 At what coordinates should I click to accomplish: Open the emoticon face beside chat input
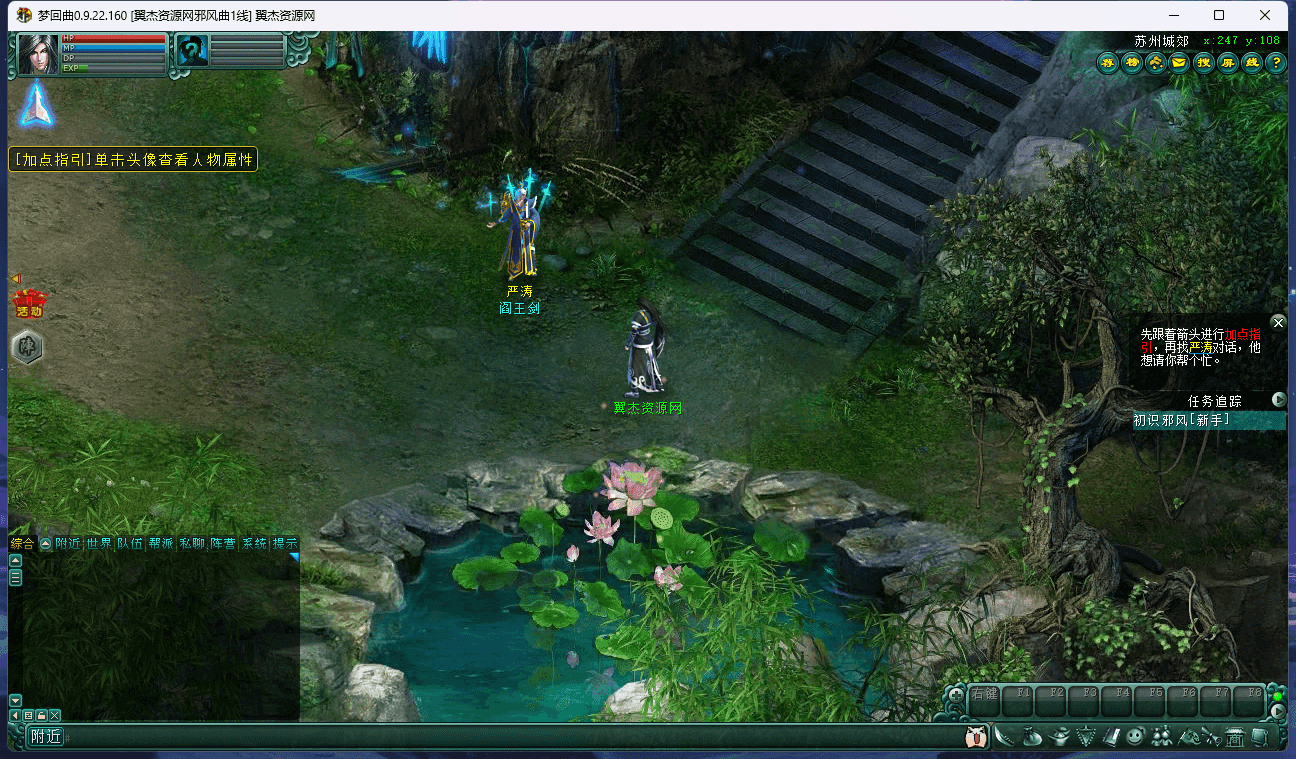pos(976,737)
